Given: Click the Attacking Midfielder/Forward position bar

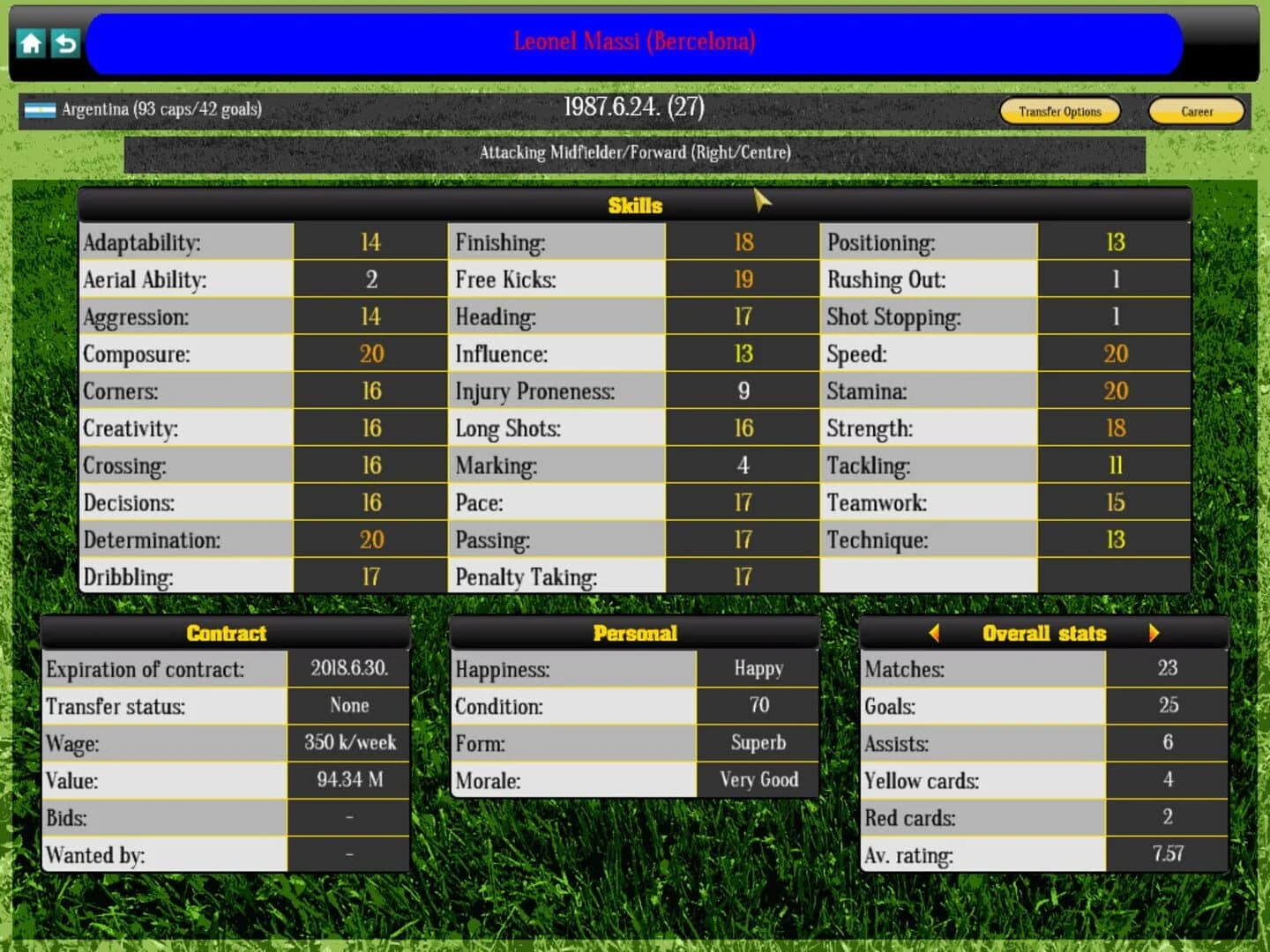Looking at the screenshot, I should coord(635,152).
